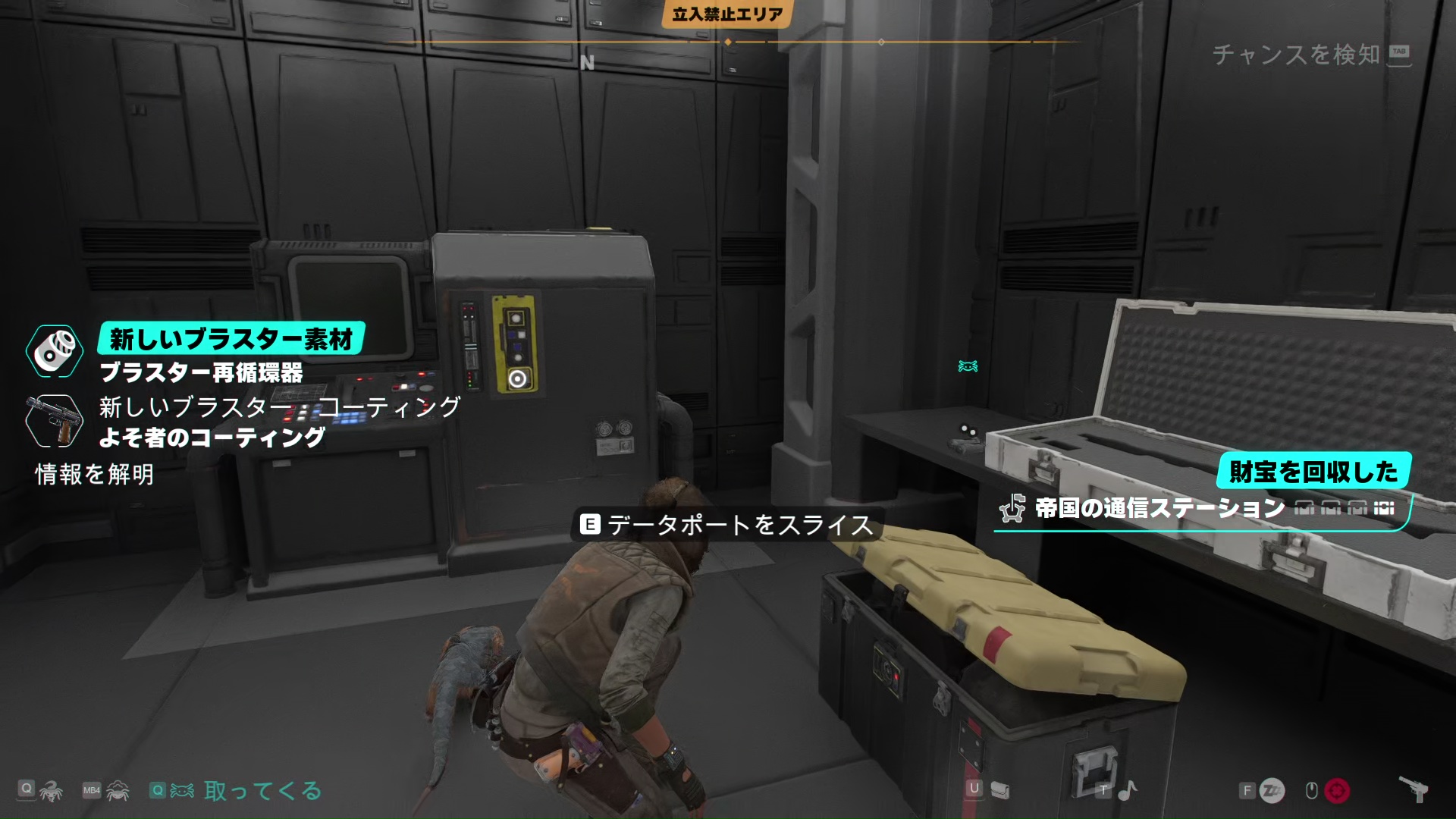Select the Zzz stun shot icon
Viewport: 1456px width, 819px height.
coord(1272,791)
